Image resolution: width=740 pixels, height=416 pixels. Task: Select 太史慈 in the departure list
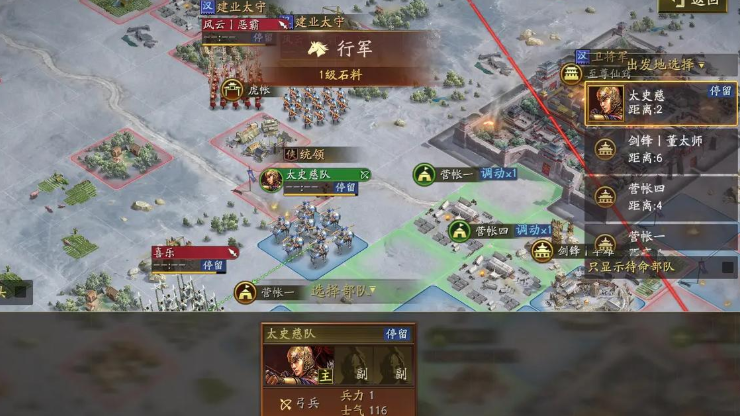[660, 102]
